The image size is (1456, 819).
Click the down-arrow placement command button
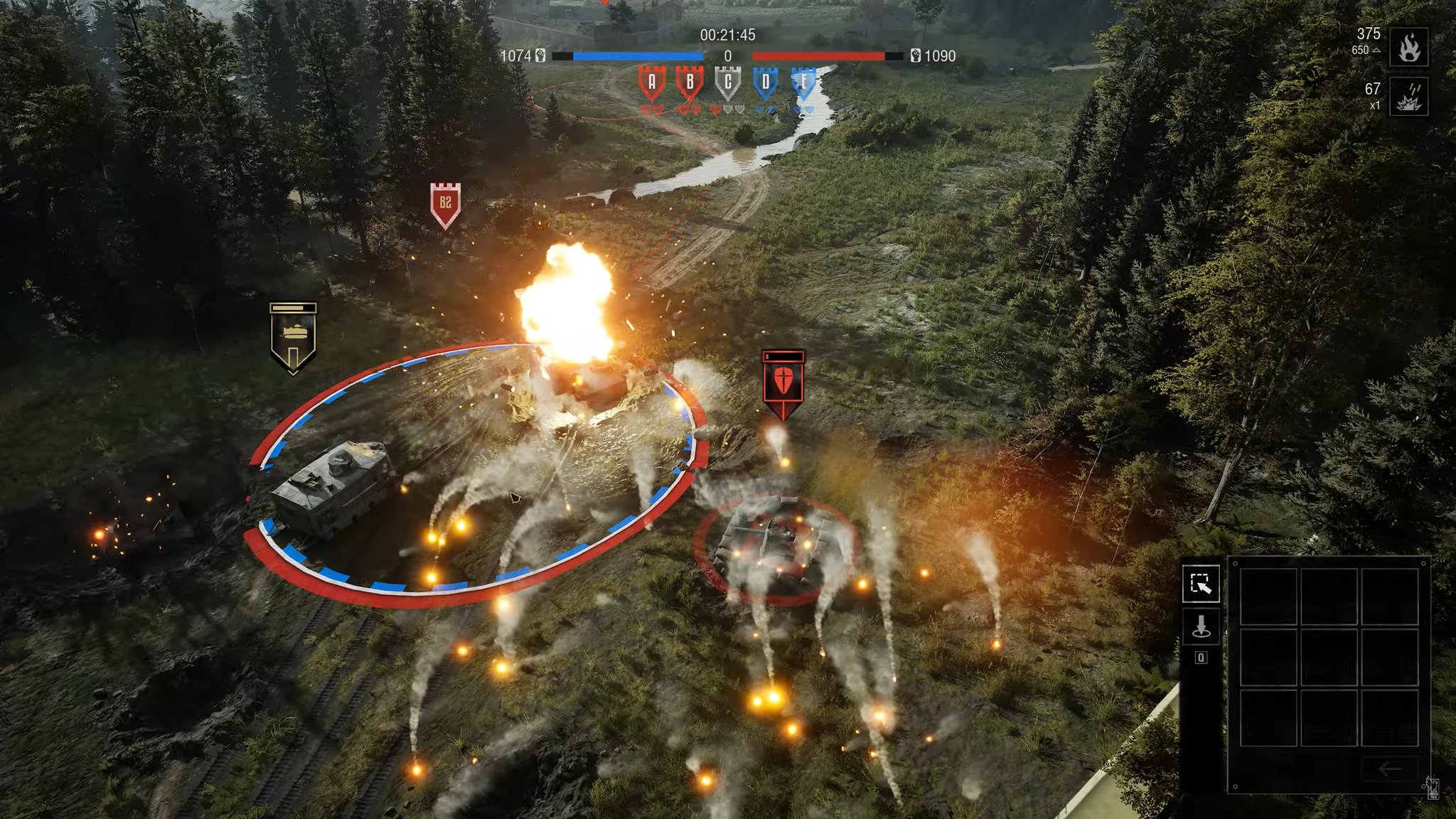pyautogui.click(x=1201, y=627)
